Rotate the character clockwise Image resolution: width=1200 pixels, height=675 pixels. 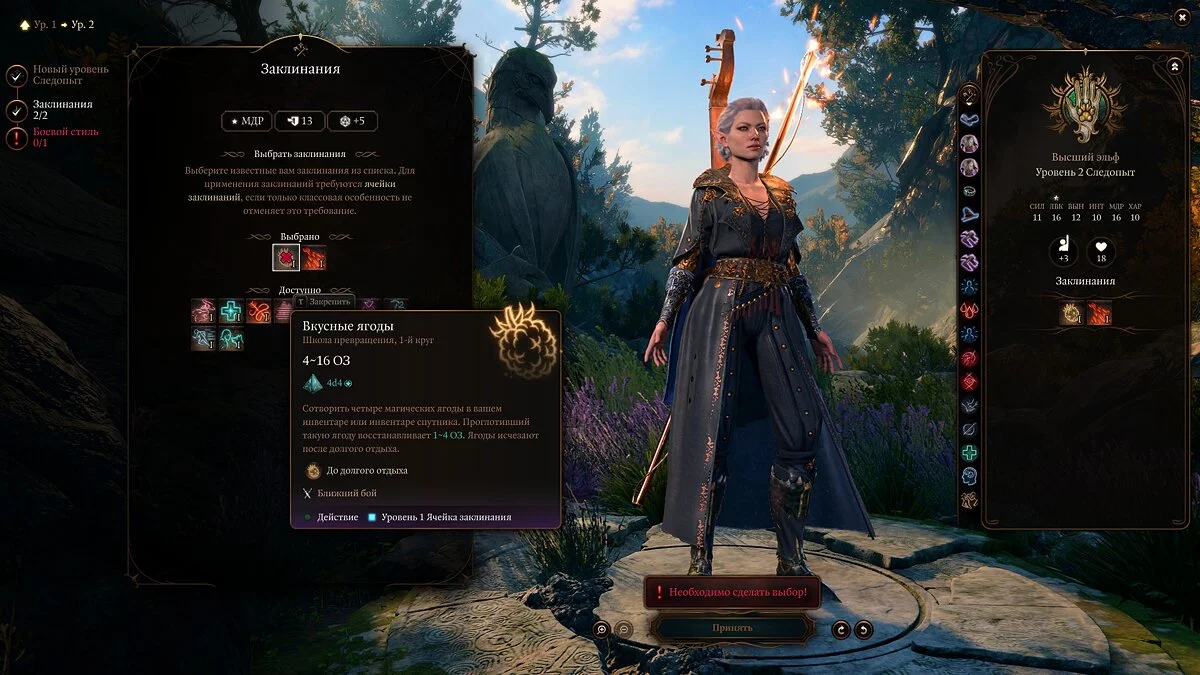[x=863, y=629]
